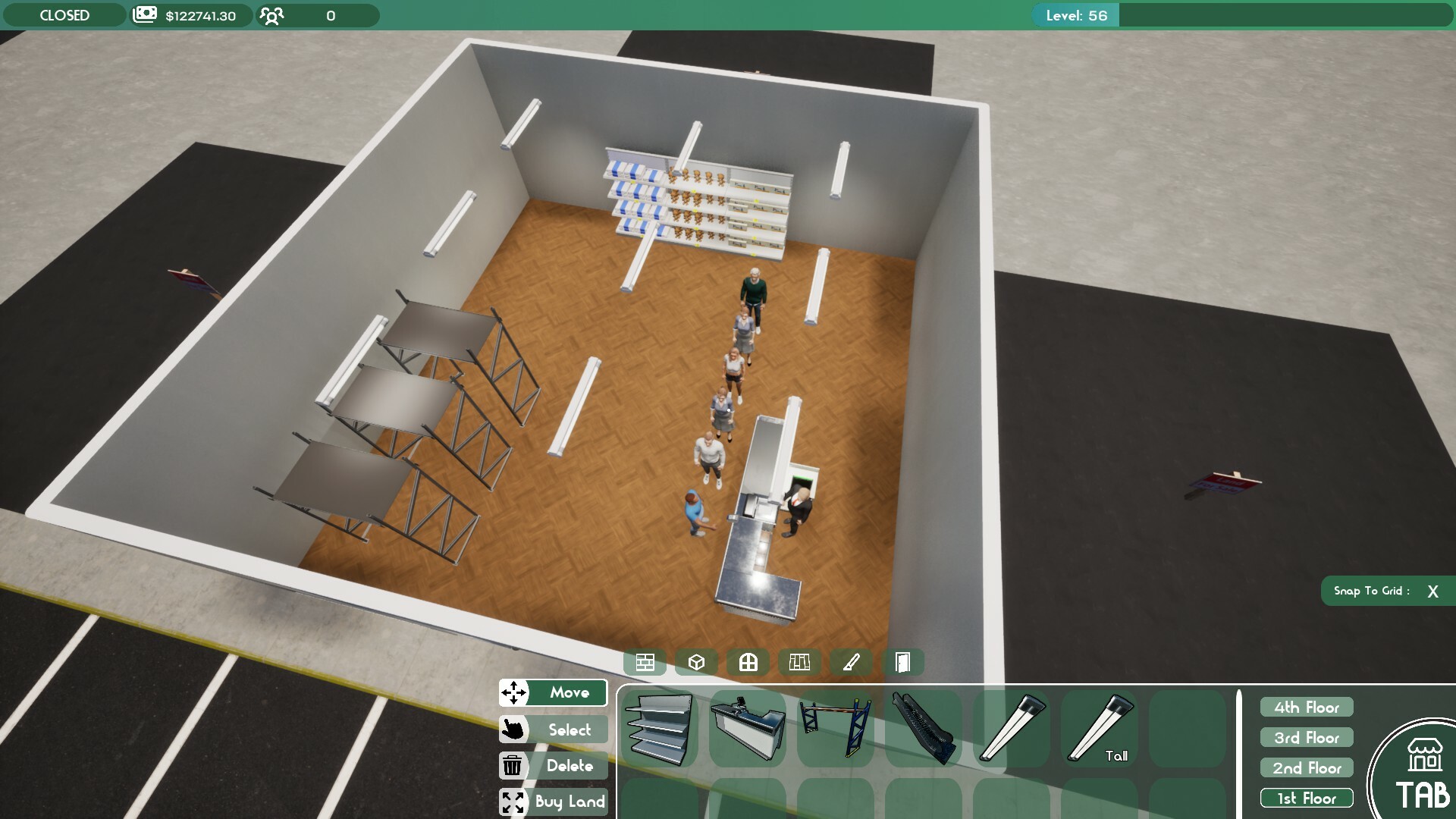
Task: Open the 1st Floor panel
Action: (1306, 798)
